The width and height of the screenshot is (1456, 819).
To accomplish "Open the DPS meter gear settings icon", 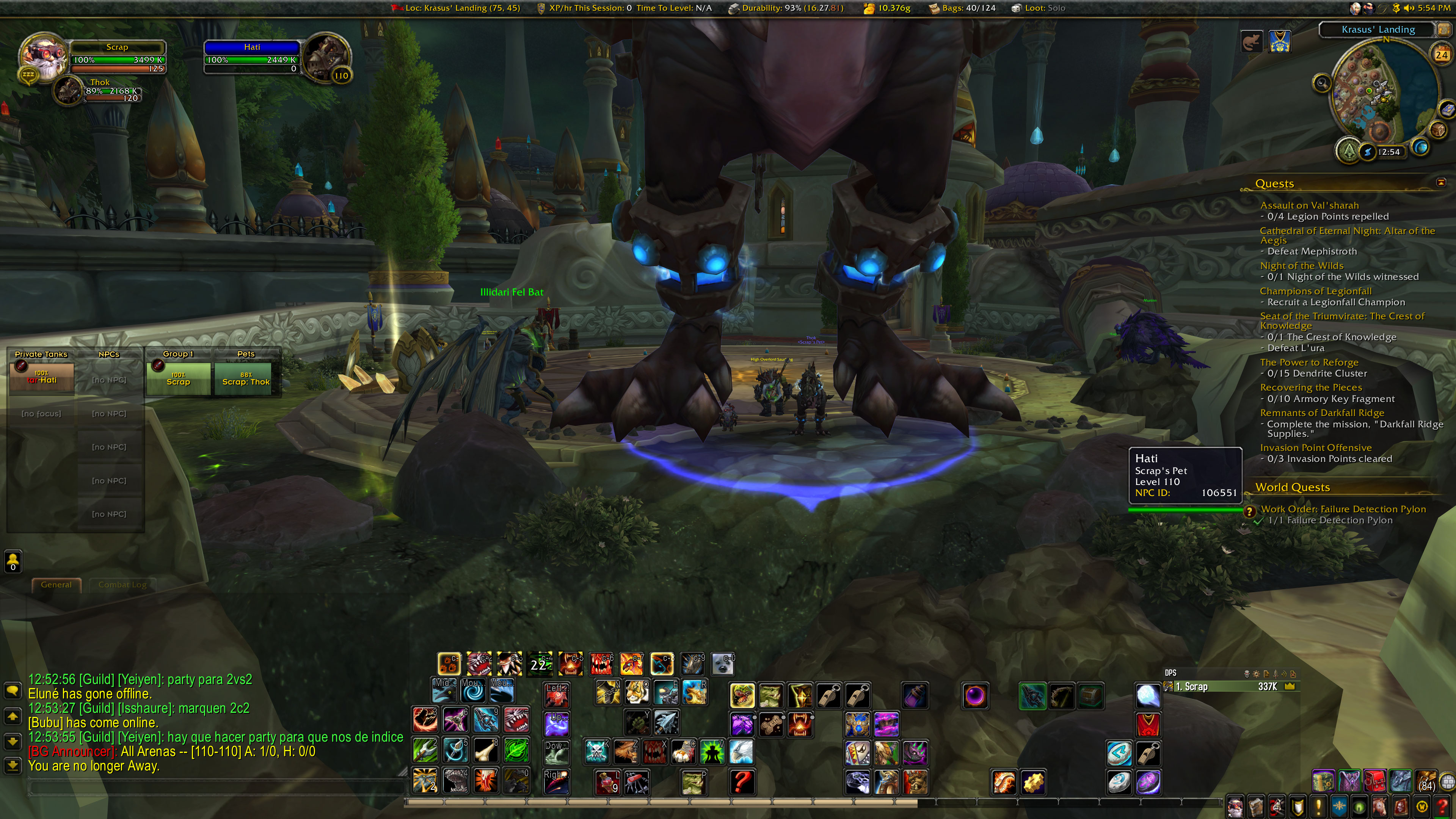I will point(1256,674).
